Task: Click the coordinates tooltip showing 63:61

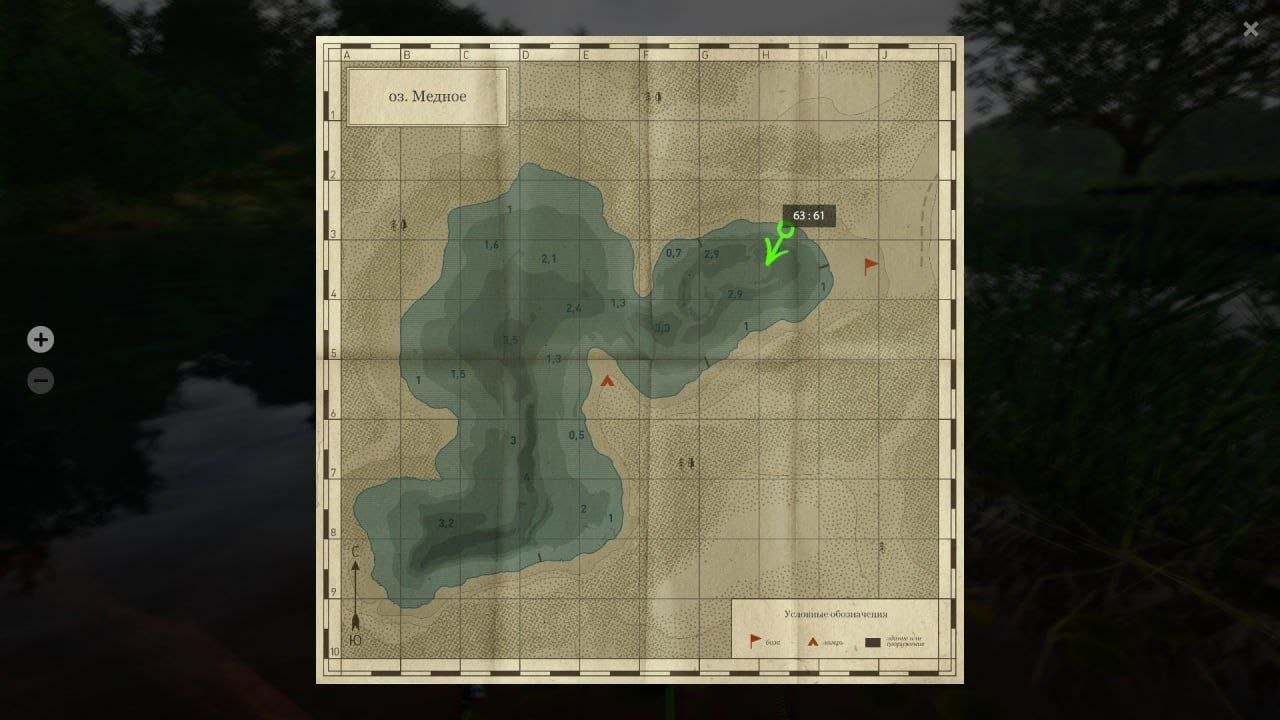Action: 810,214
